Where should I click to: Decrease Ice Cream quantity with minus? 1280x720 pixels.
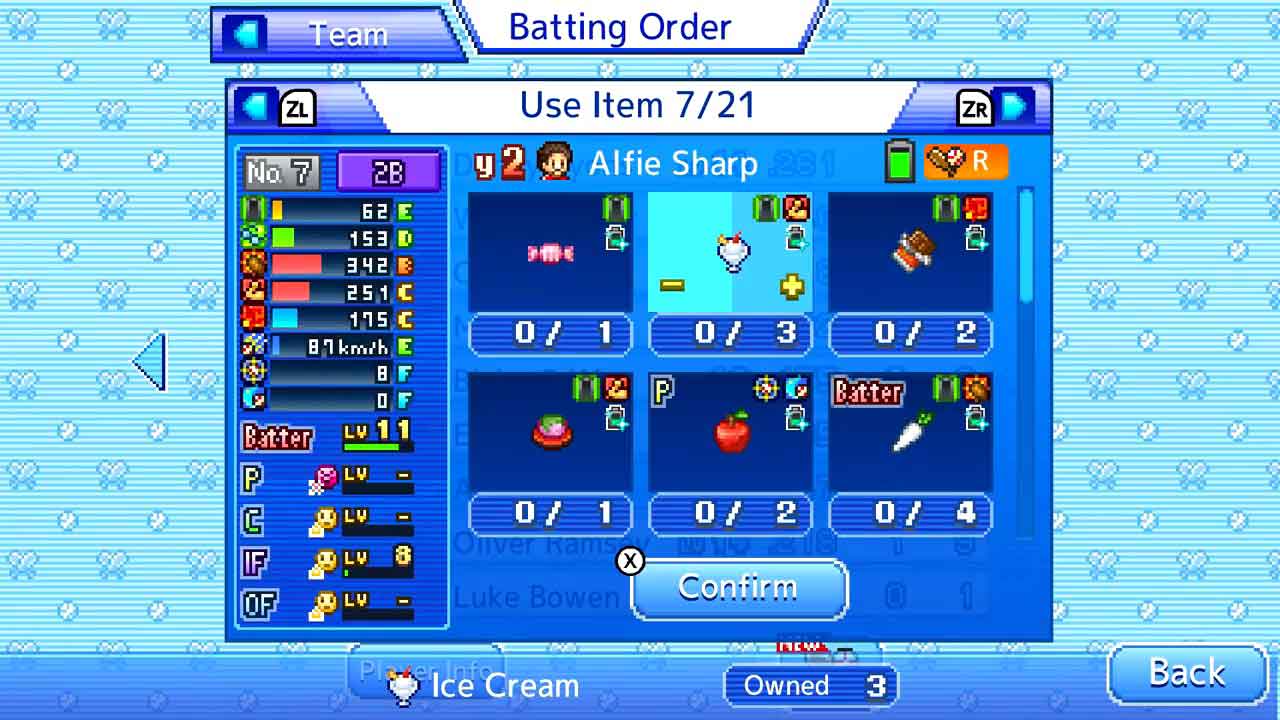(x=672, y=286)
